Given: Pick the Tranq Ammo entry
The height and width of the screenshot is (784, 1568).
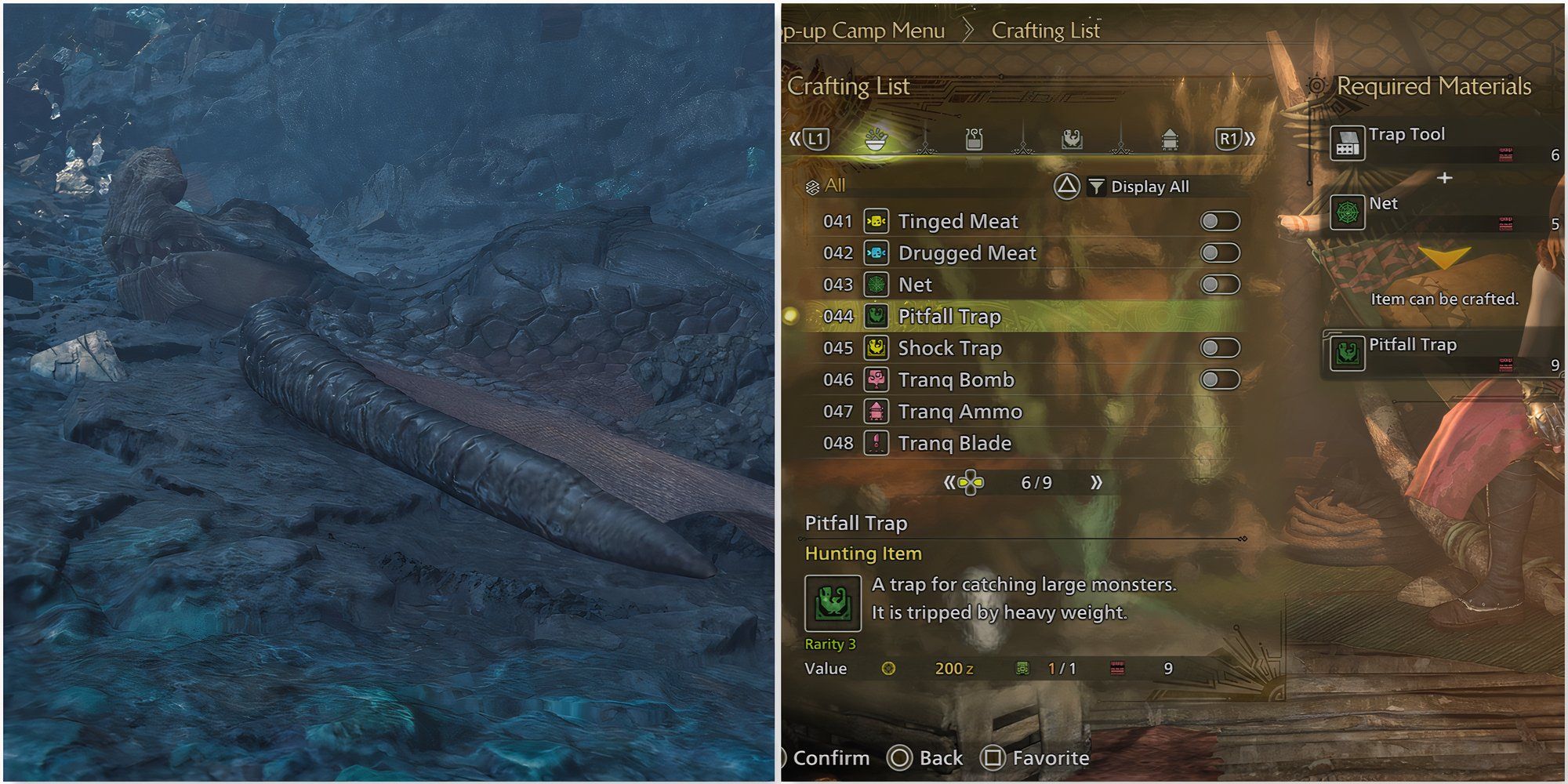Looking at the screenshot, I should coord(960,412).
